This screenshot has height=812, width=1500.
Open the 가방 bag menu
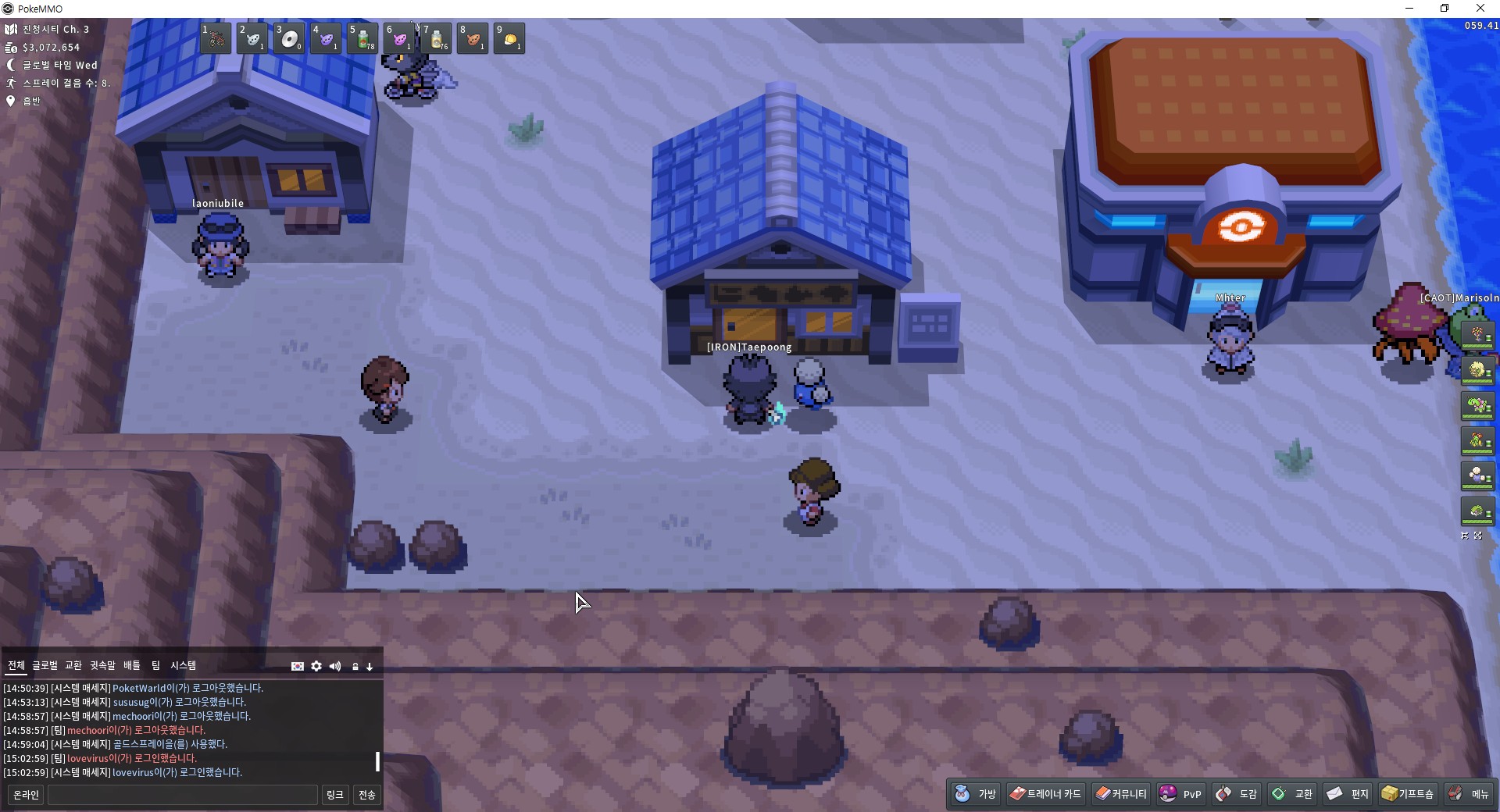(977, 794)
